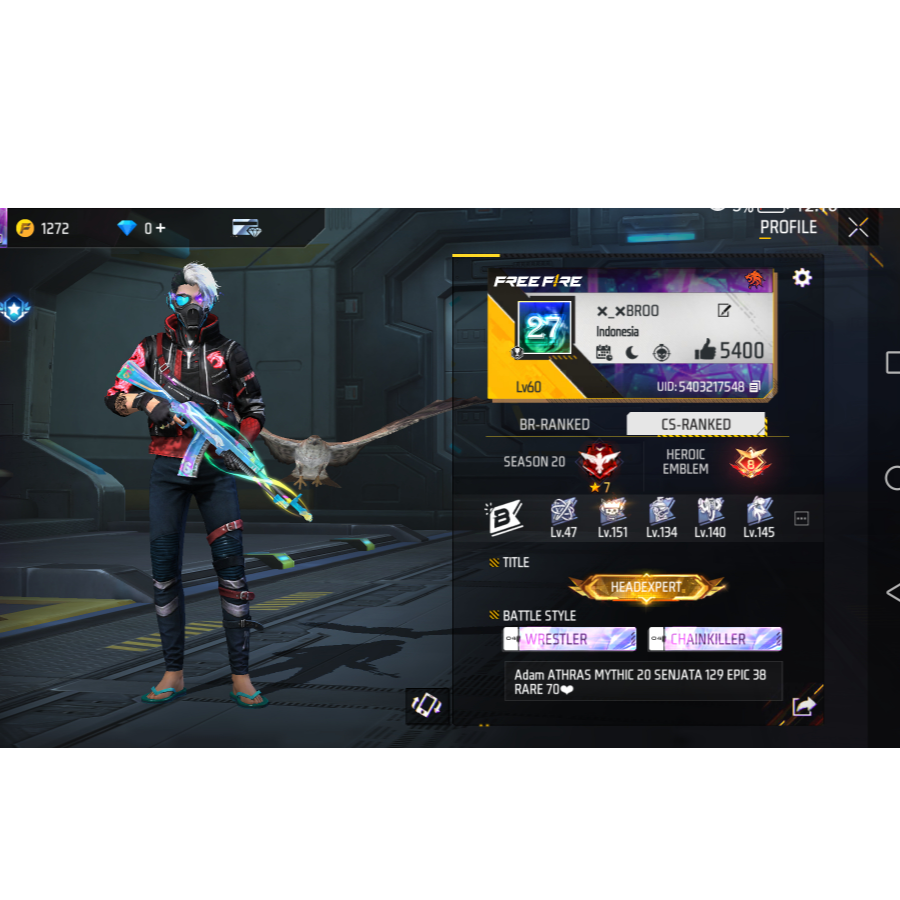View the Lv.151 skill badge
The height and width of the screenshot is (900, 900).
(x=612, y=514)
